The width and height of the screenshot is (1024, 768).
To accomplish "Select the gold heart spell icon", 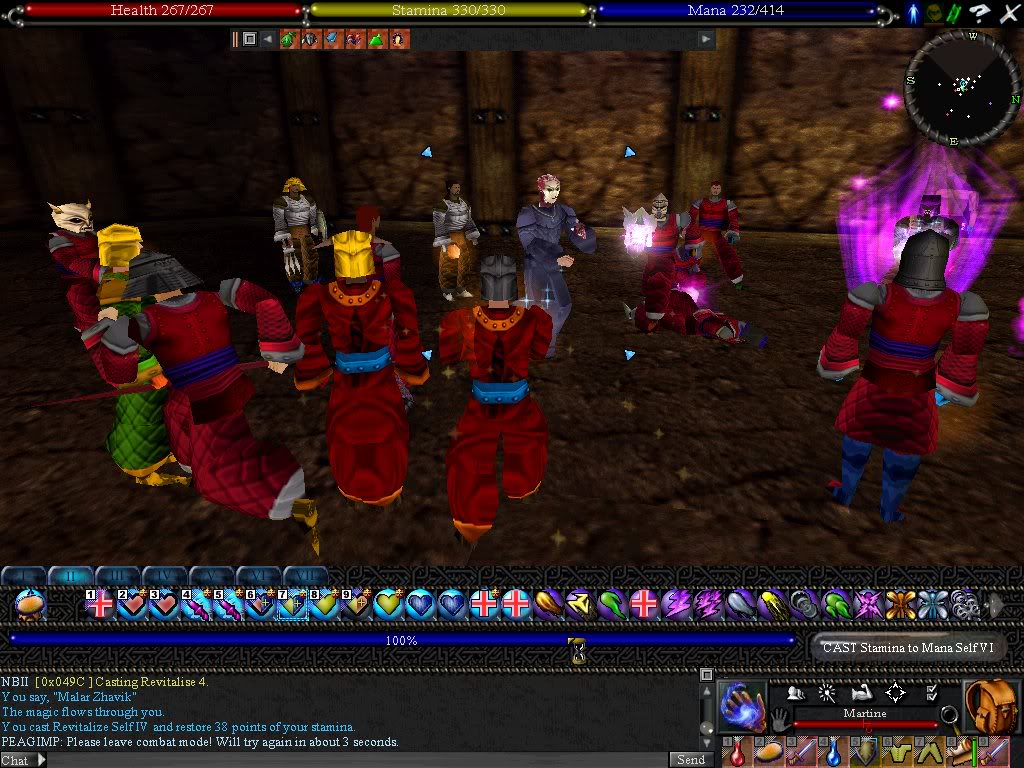I will click(x=387, y=604).
